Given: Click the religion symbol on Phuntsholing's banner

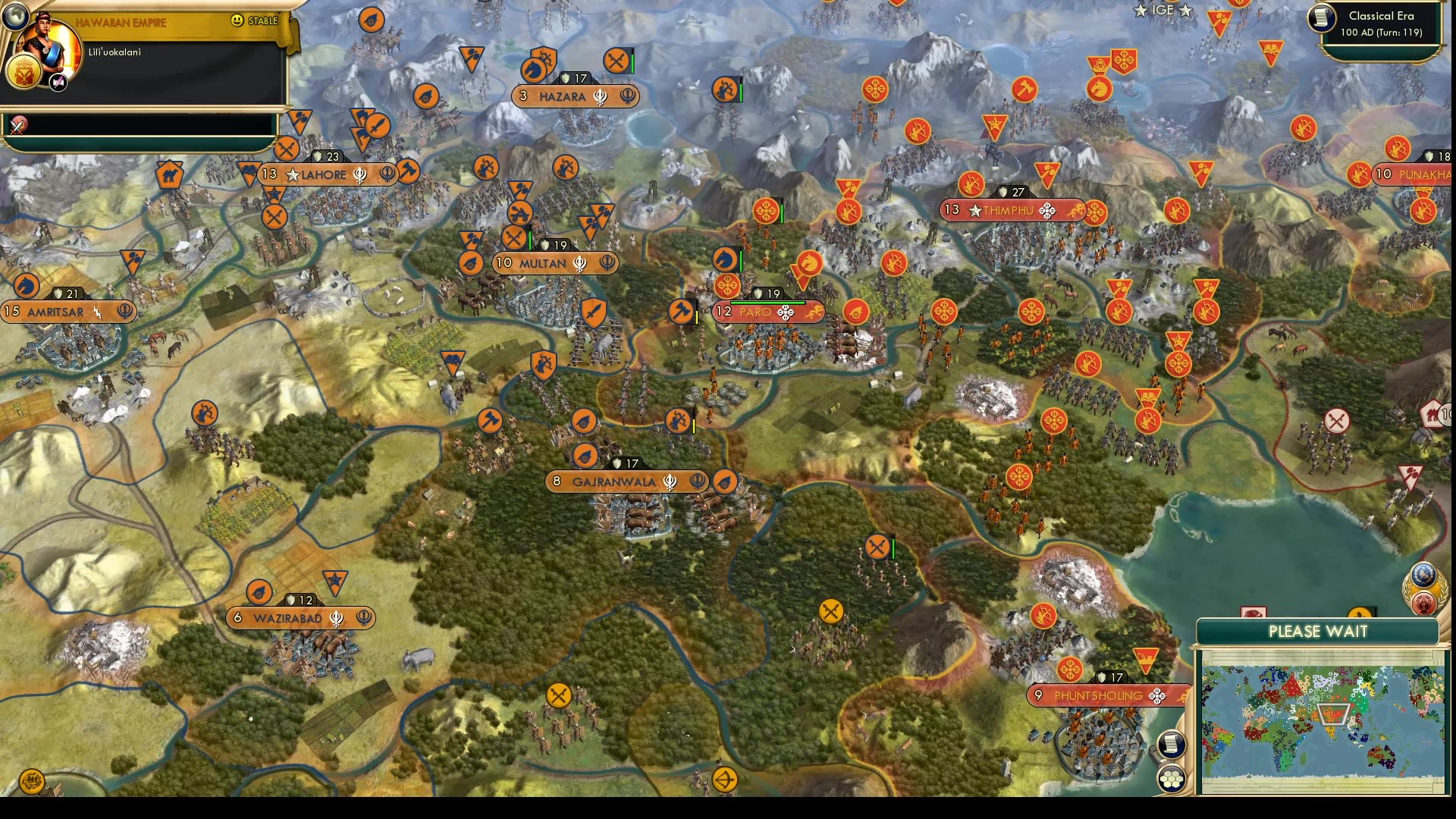Looking at the screenshot, I should pos(1157,695).
